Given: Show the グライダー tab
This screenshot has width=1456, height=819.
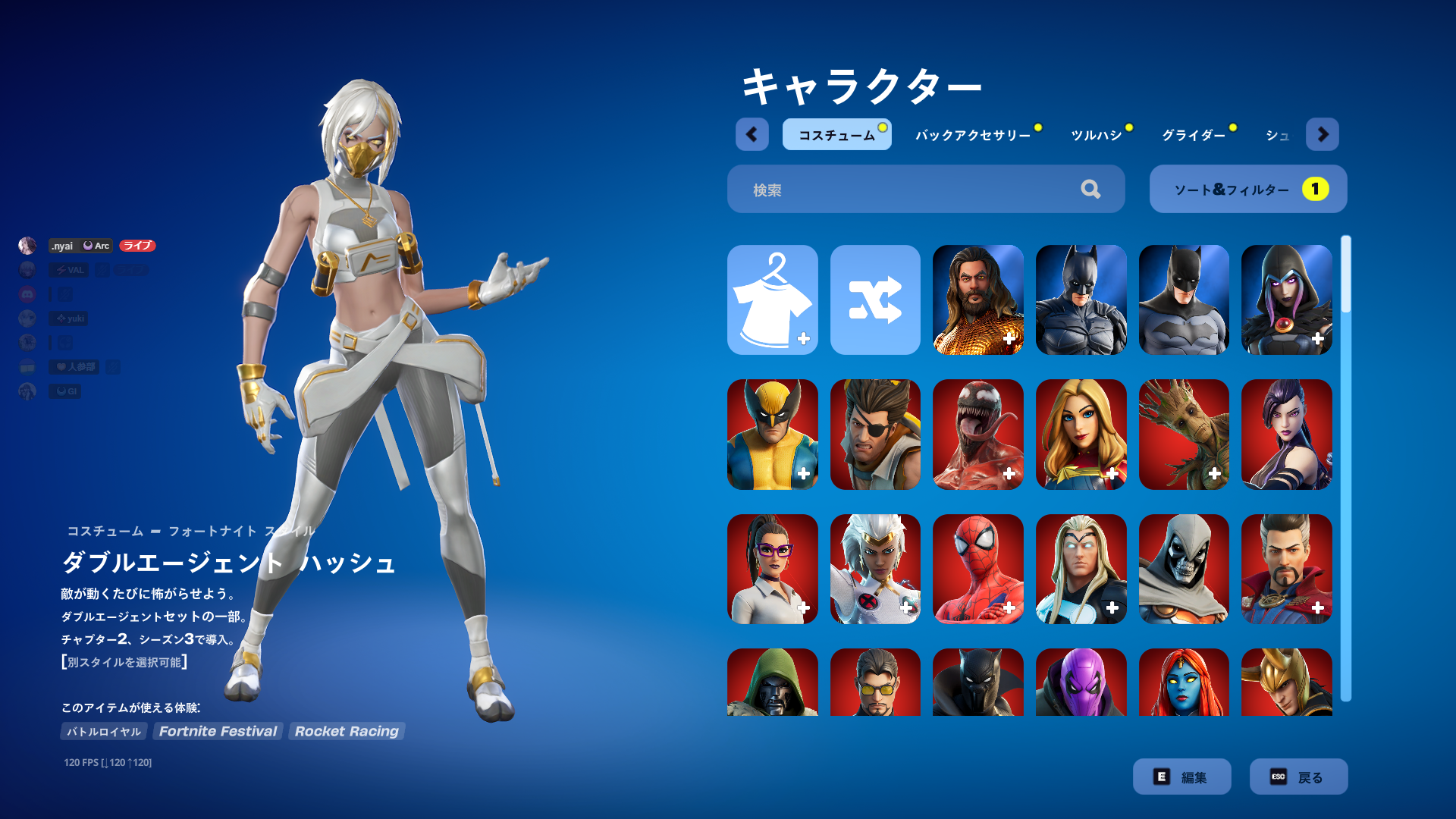Looking at the screenshot, I should pyautogui.click(x=1194, y=135).
